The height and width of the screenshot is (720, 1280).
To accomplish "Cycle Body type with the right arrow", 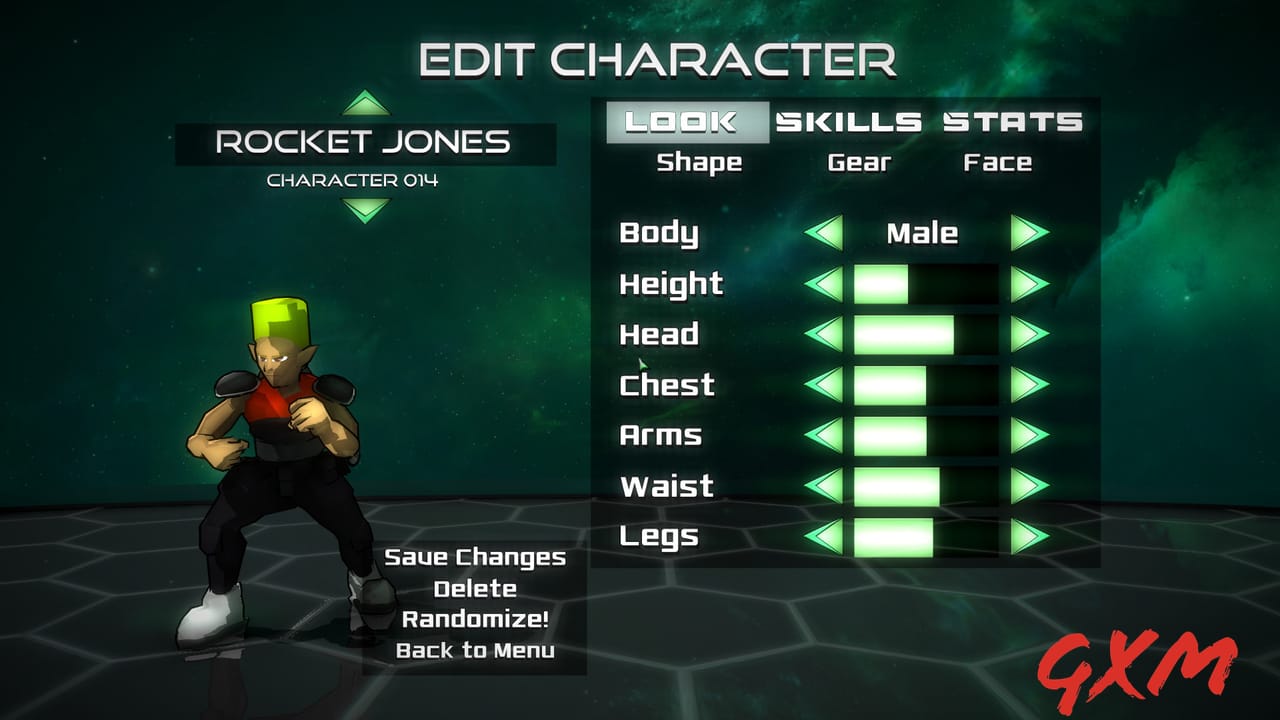I will (1030, 233).
